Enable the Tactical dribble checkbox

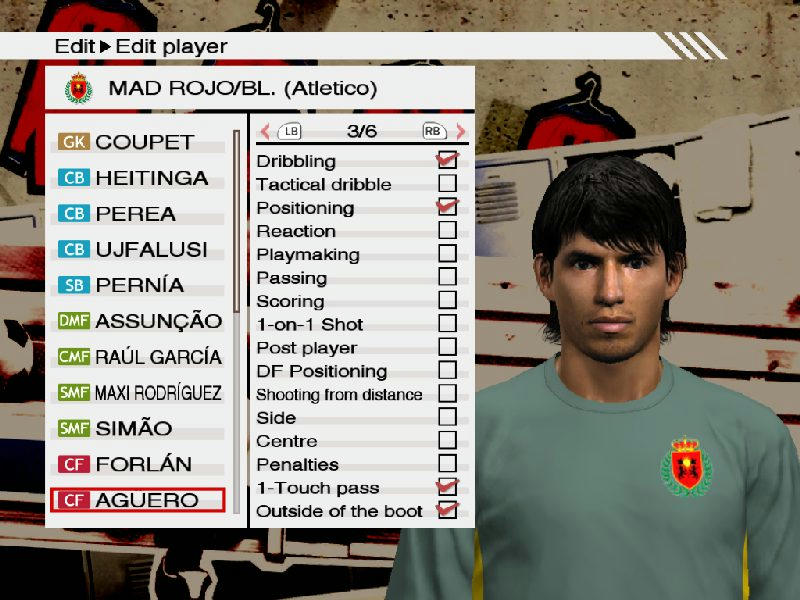(447, 184)
